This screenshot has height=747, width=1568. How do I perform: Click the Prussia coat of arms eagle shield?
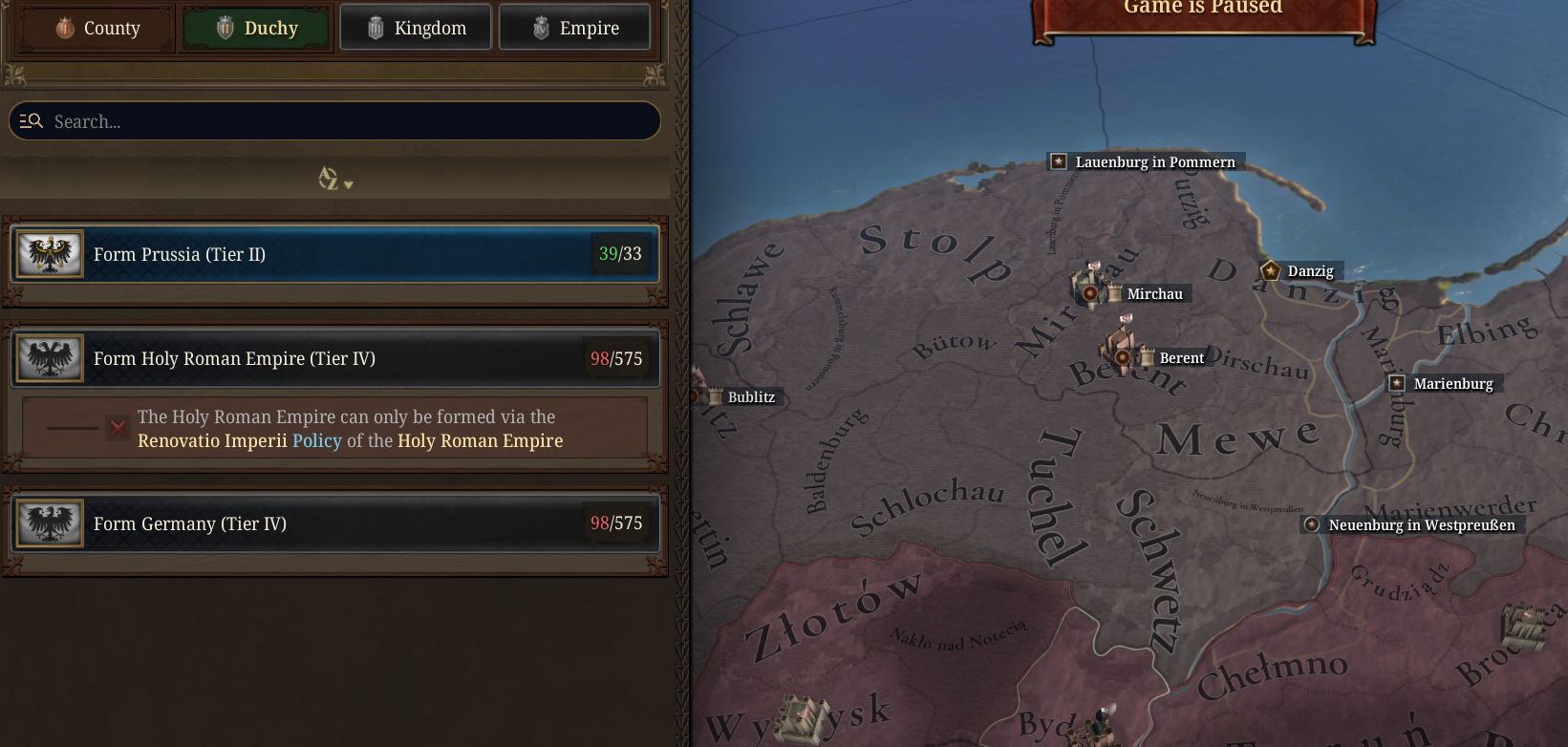pos(49,253)
